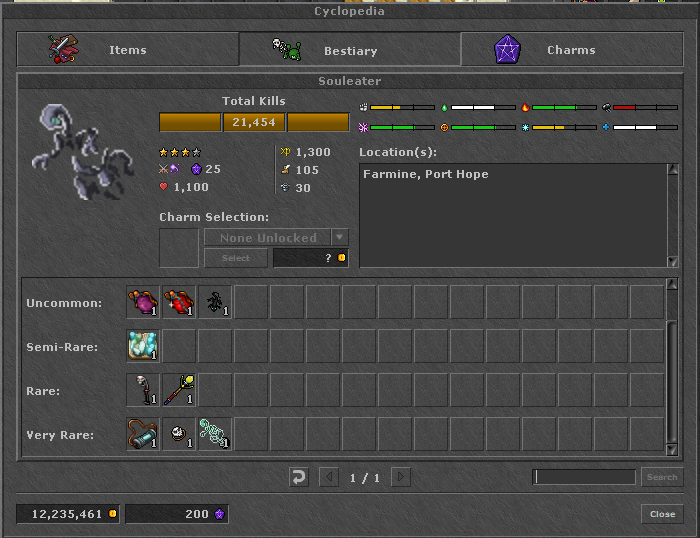This screenshot has height=538, width=700.
Task: Select the yellow-tipped wand in Rare loot
Action: tap(180, 390)
